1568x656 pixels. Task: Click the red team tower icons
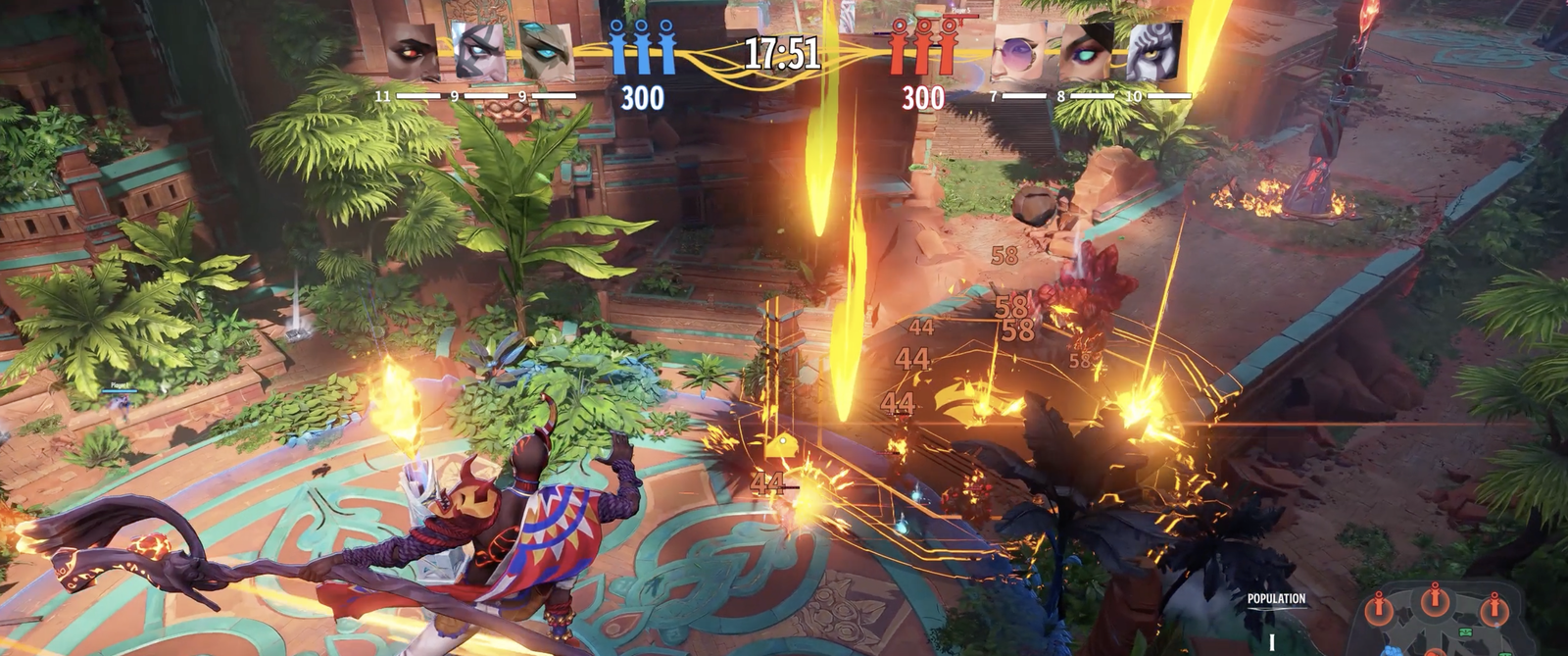(921, 47)
